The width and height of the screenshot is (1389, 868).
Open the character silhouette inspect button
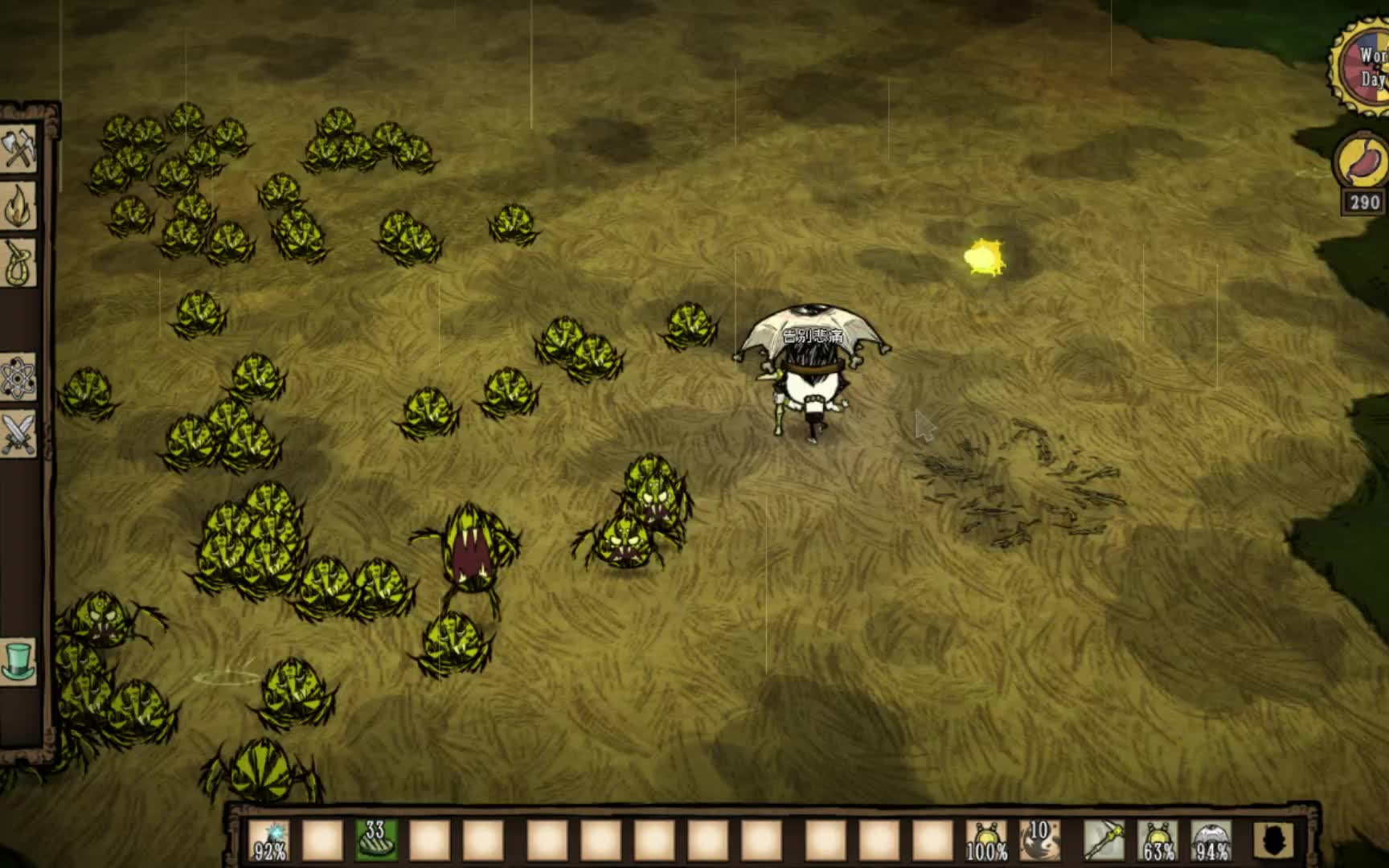click(1274, 841)
